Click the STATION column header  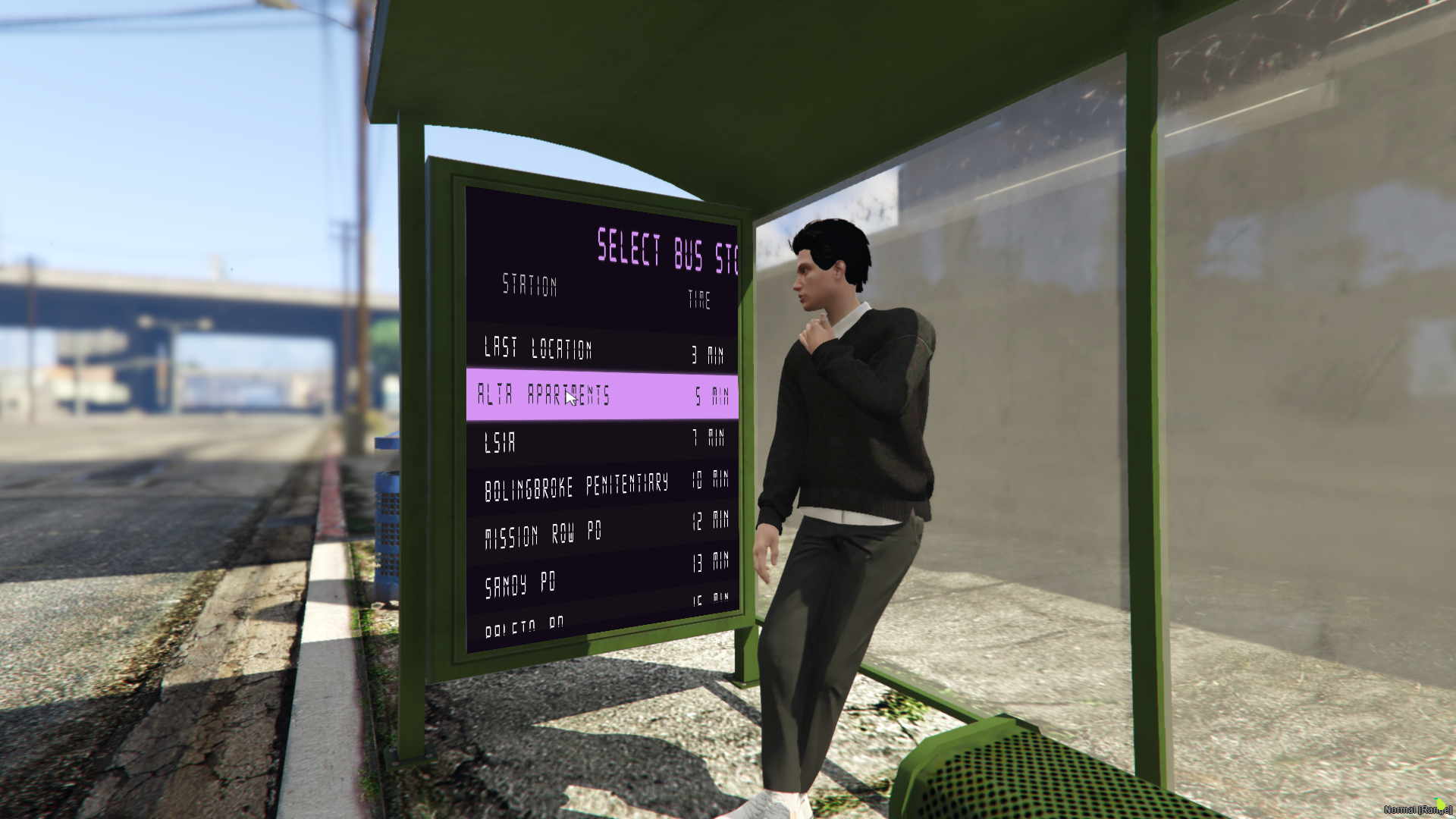coord(531,286)
